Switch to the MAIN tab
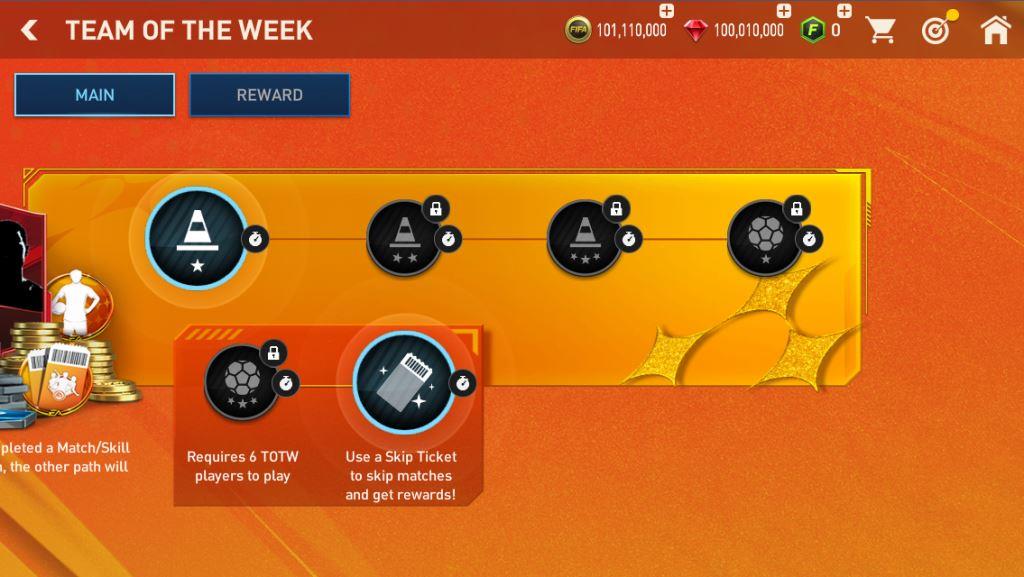 pos(95,95)
